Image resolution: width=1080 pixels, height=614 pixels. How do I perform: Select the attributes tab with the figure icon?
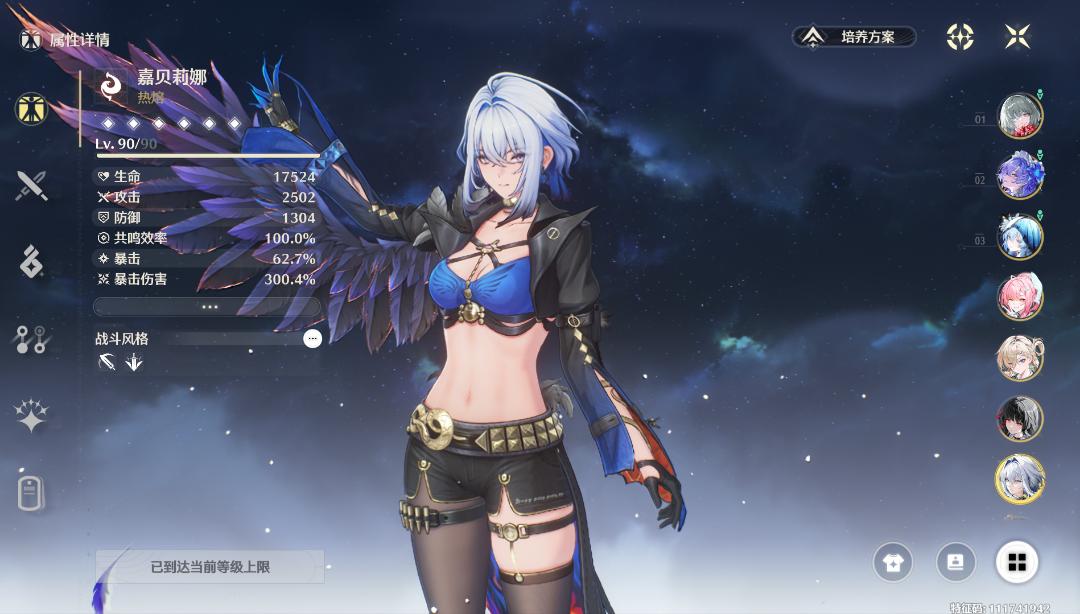pyautogui.click(x=31, y=108)
